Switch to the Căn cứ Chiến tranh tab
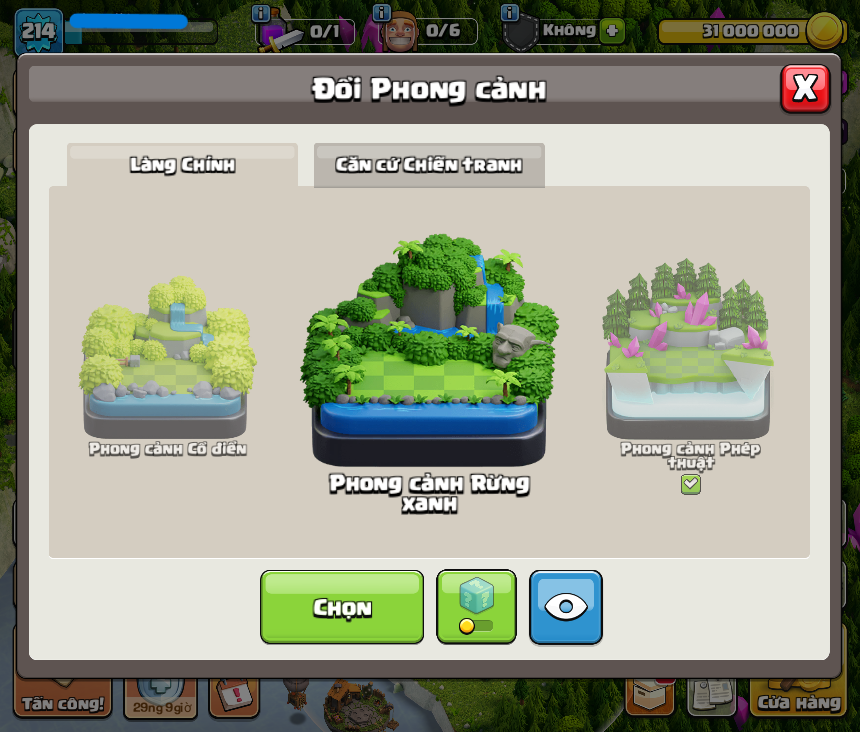 tap(429, 165)
